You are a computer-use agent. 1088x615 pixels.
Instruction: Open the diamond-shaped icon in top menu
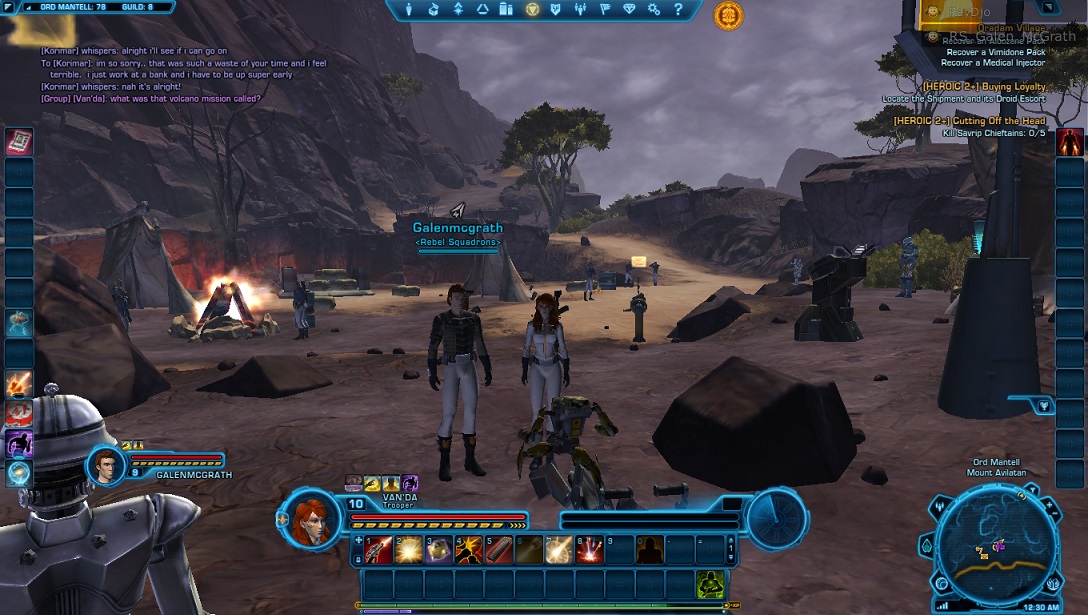(629, 10)
